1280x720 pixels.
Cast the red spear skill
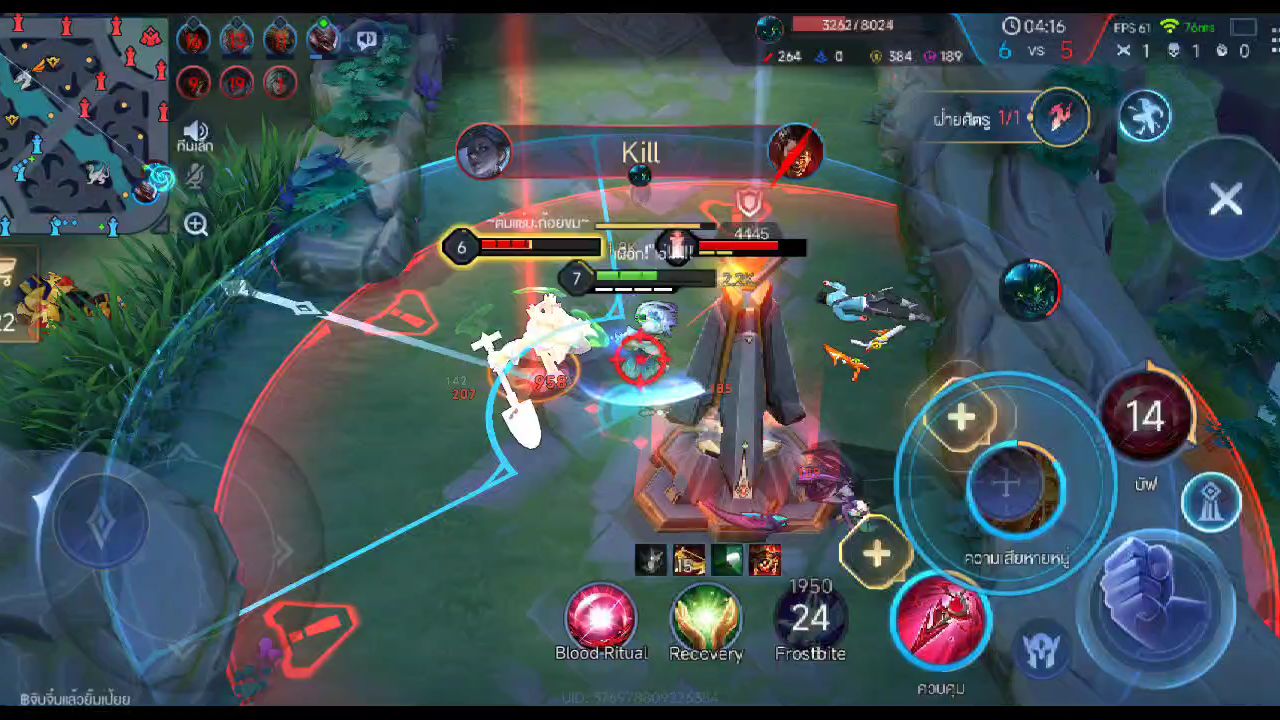(941, 620)
